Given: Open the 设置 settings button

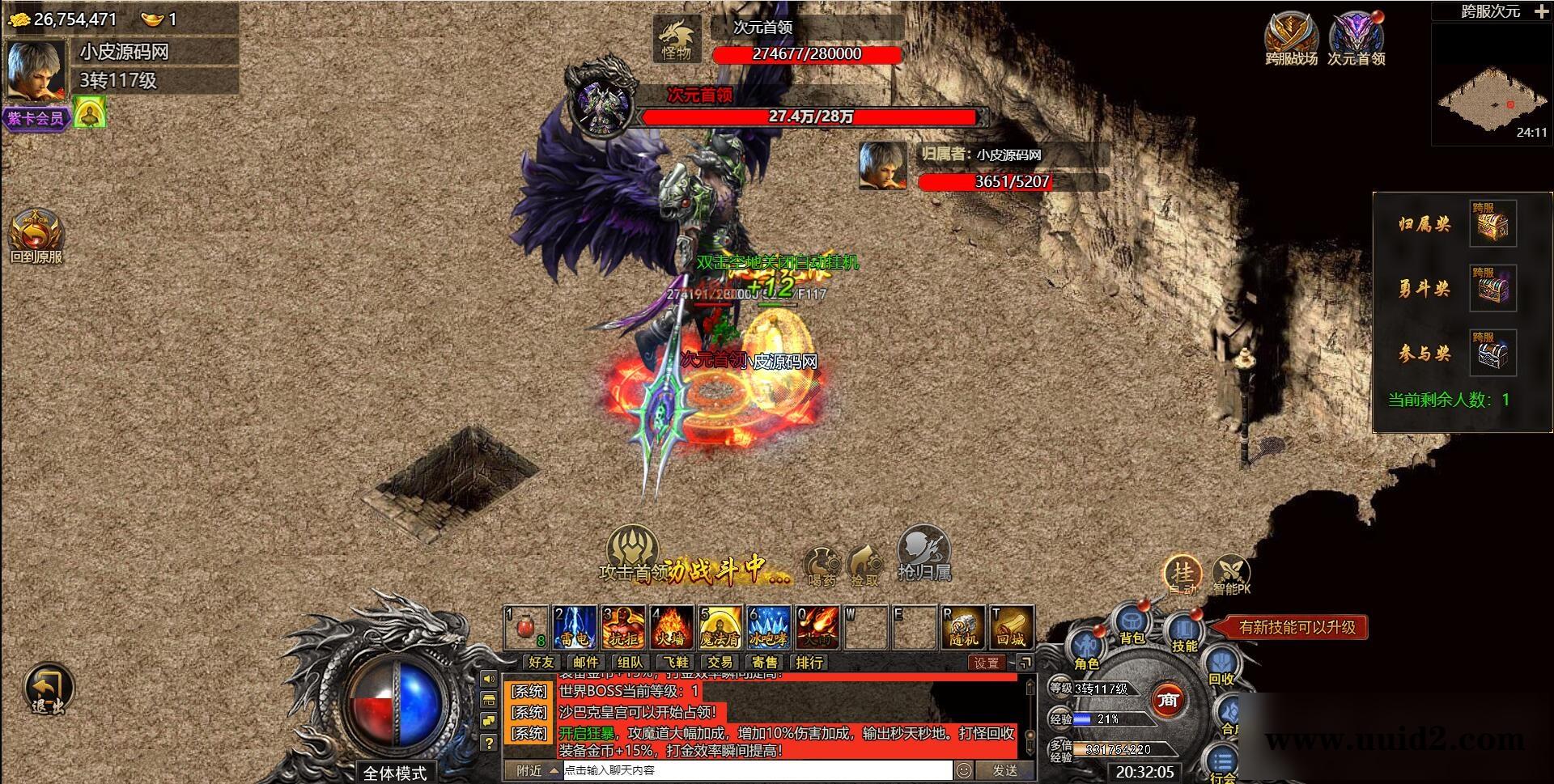Looking at the screenshot, I should point(986,663).
